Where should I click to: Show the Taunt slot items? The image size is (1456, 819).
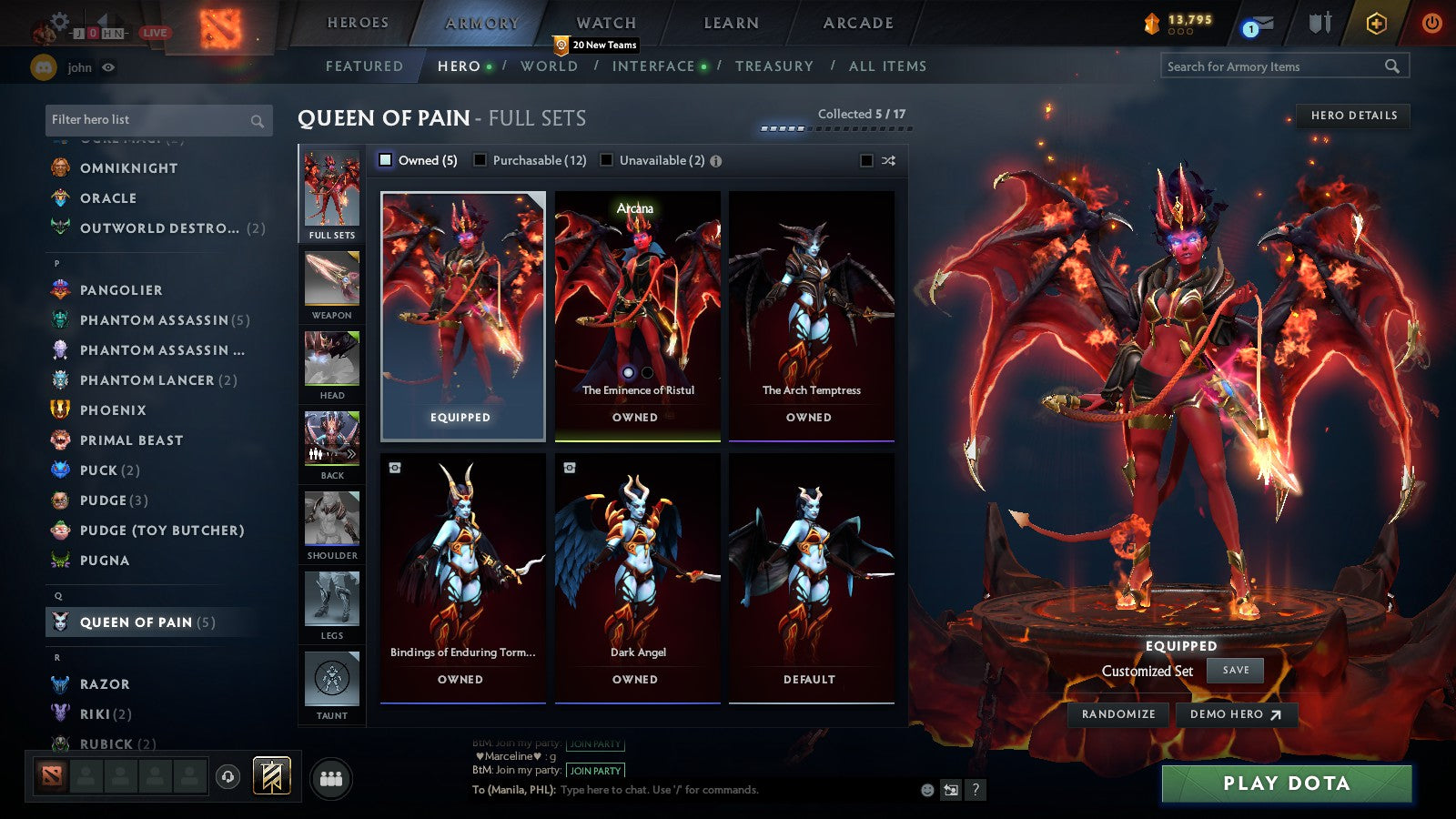pos(332,686)
